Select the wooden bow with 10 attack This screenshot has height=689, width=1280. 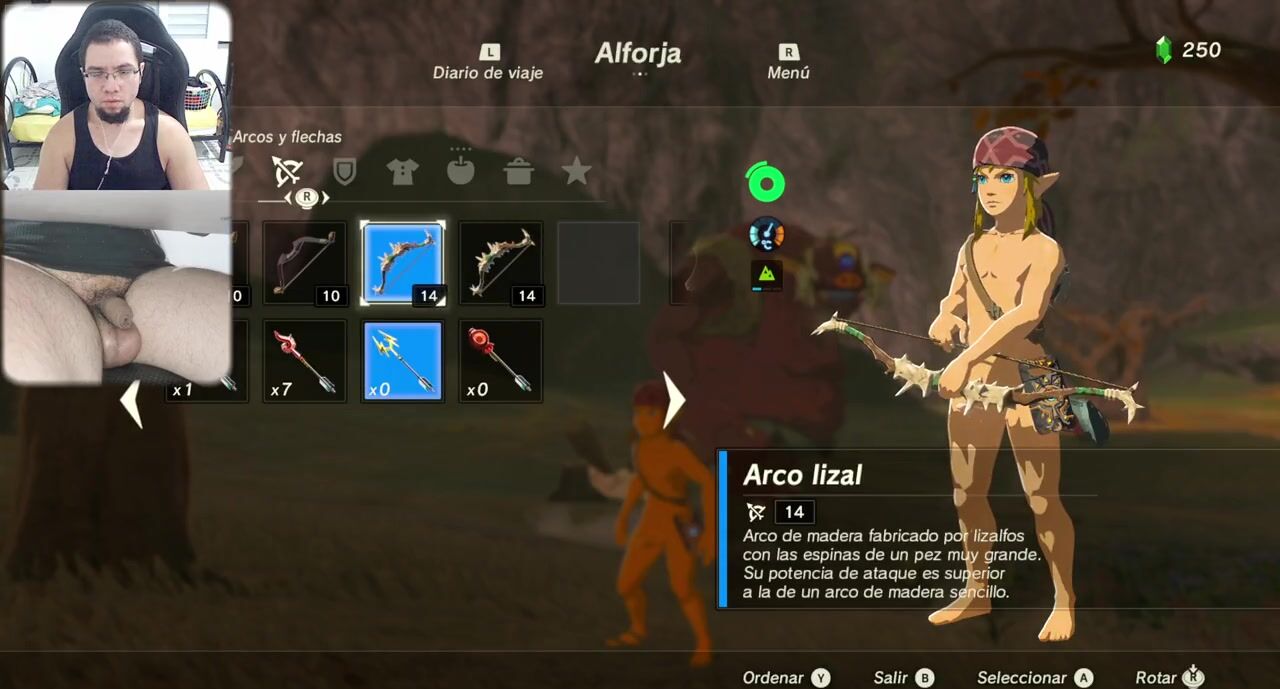pos(305,263)
